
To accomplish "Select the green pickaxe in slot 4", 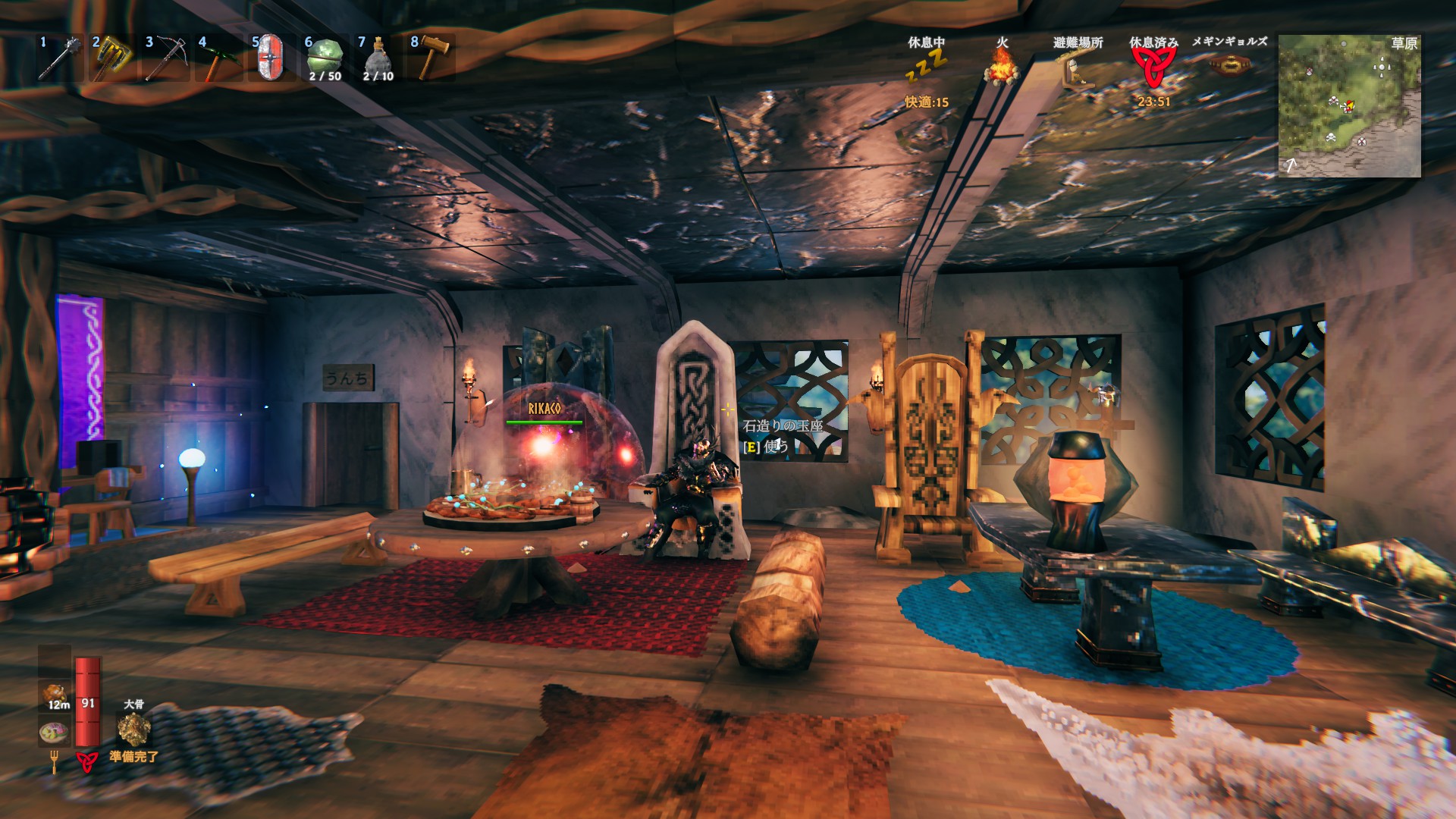I will click(x=218, y=58).
